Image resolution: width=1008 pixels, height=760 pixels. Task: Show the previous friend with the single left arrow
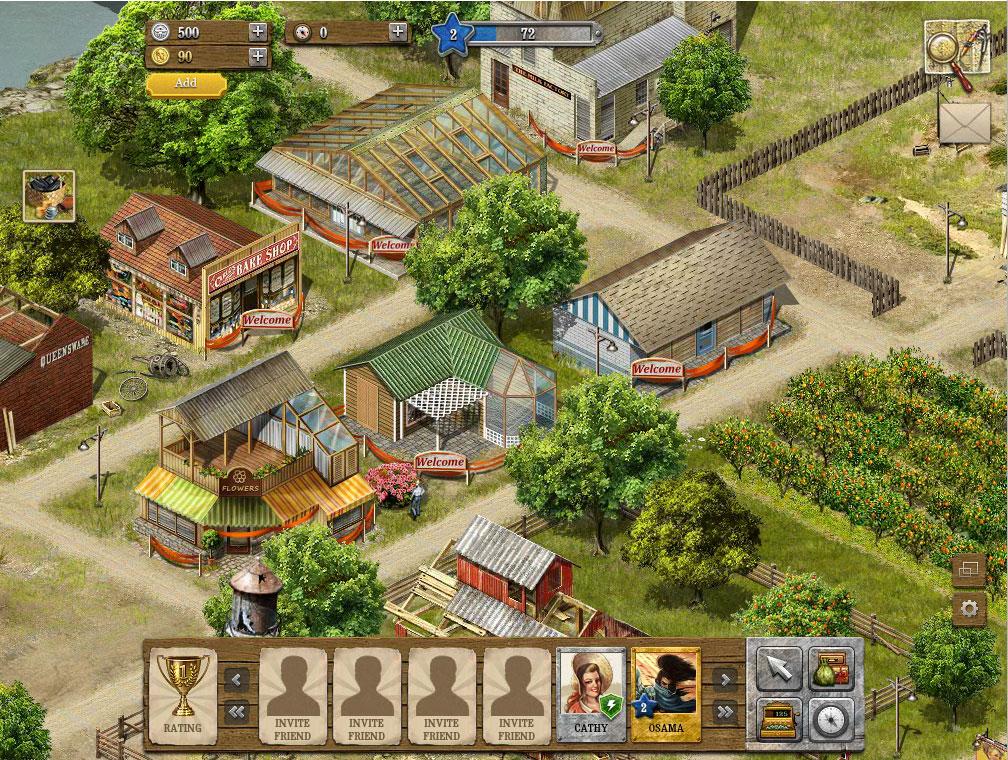pyautogui.click(x=237, y=680)
